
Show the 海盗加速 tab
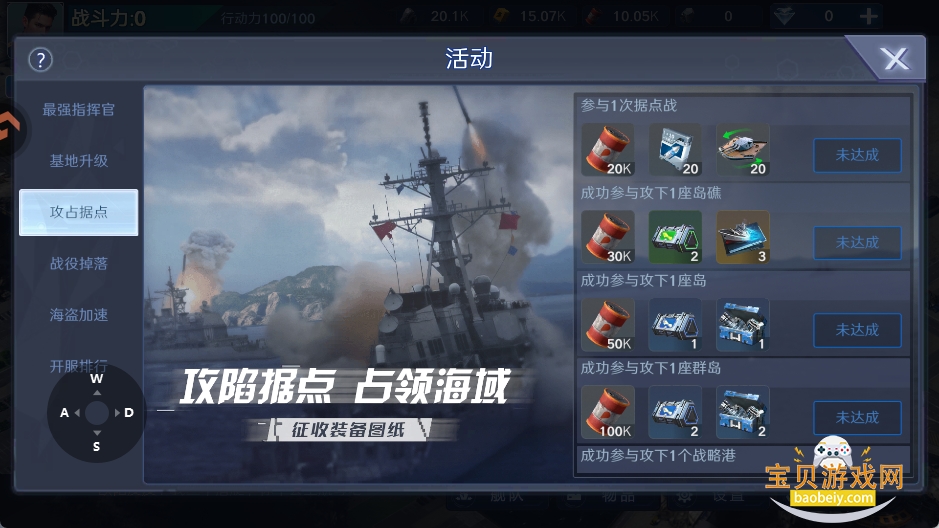click(x=78, y=314)
